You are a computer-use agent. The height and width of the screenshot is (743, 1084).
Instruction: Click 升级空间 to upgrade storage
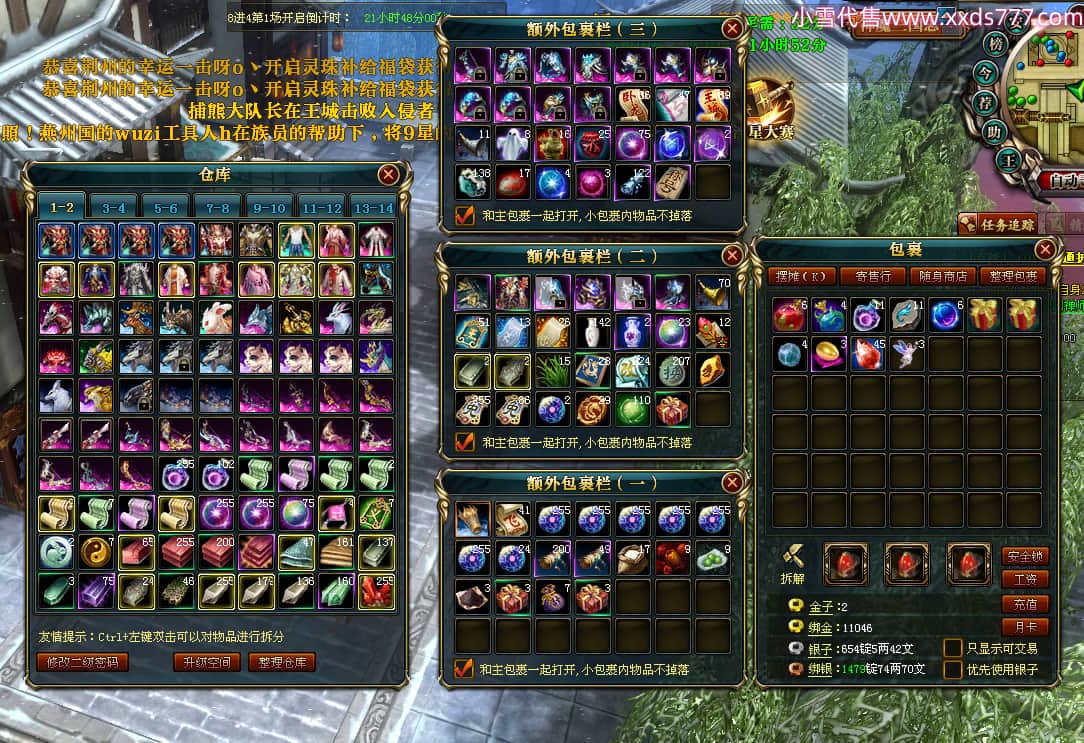[x=207, y=662]
